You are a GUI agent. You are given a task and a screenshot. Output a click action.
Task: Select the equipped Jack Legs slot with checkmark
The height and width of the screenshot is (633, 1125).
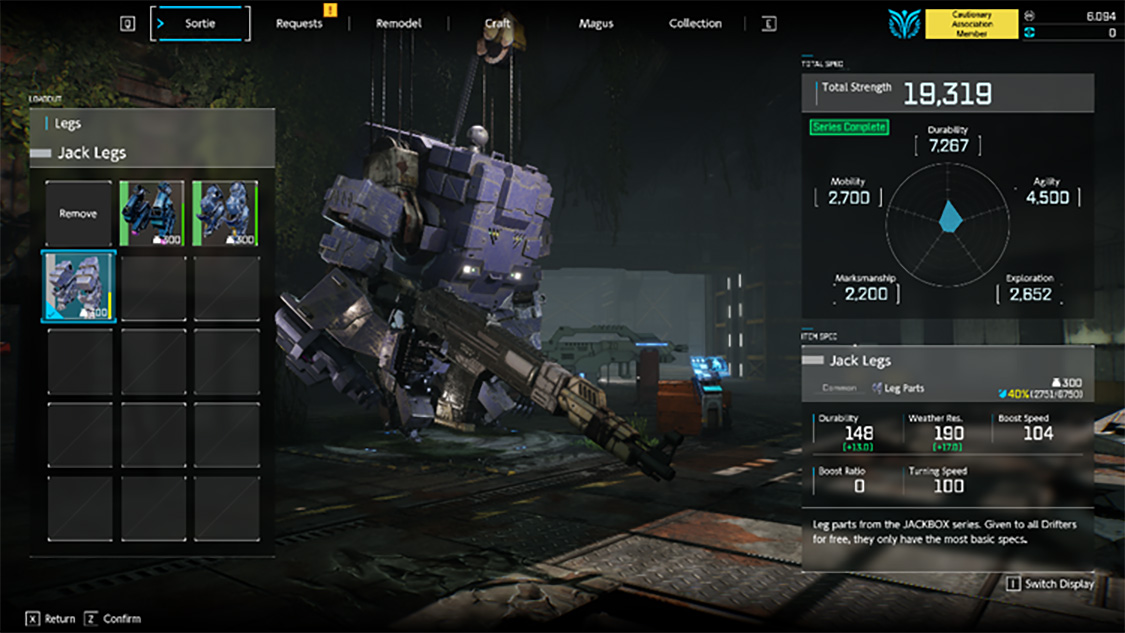[x=79, y=287]
